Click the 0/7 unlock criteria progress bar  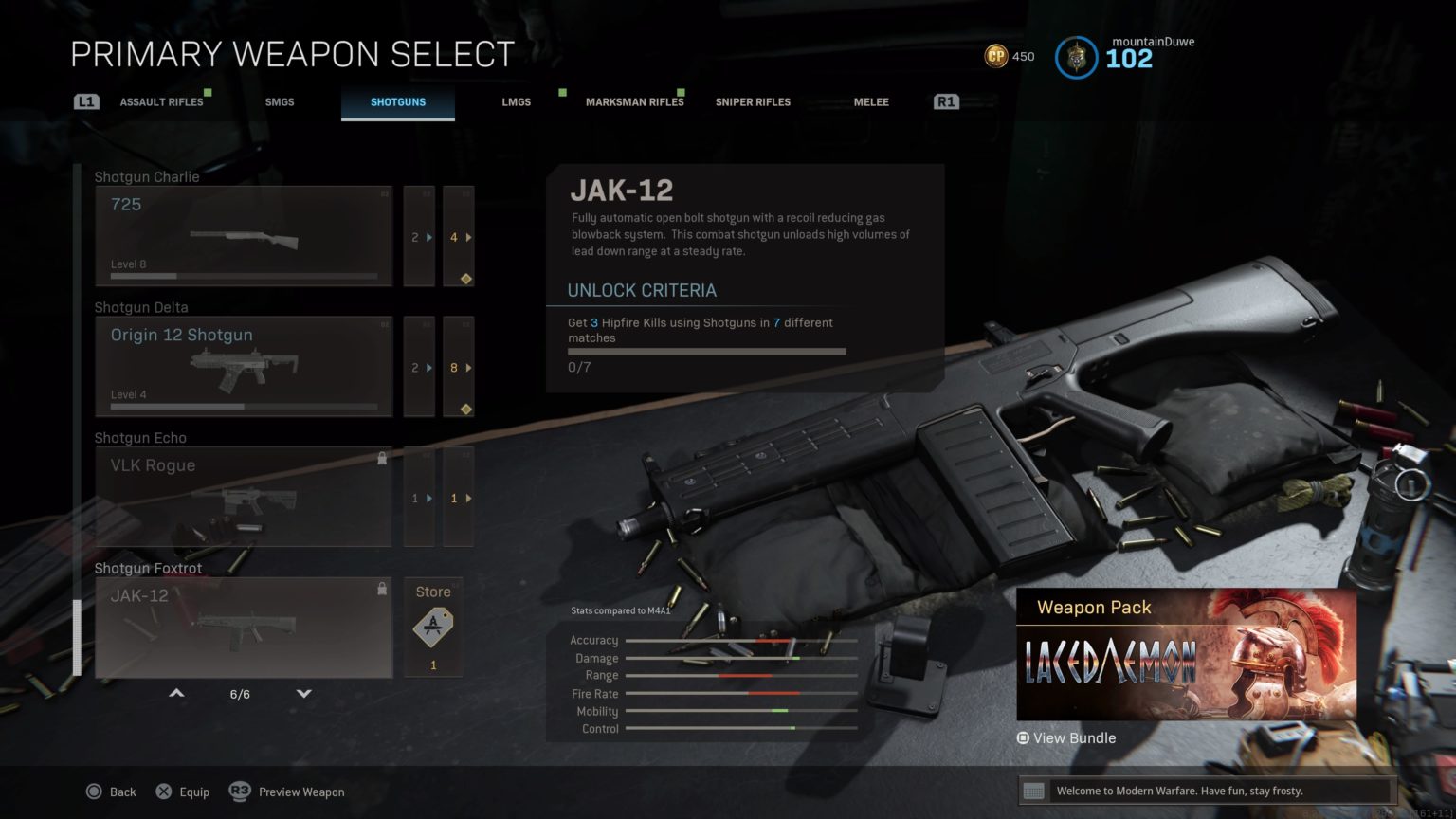click(x=705, y=351)
